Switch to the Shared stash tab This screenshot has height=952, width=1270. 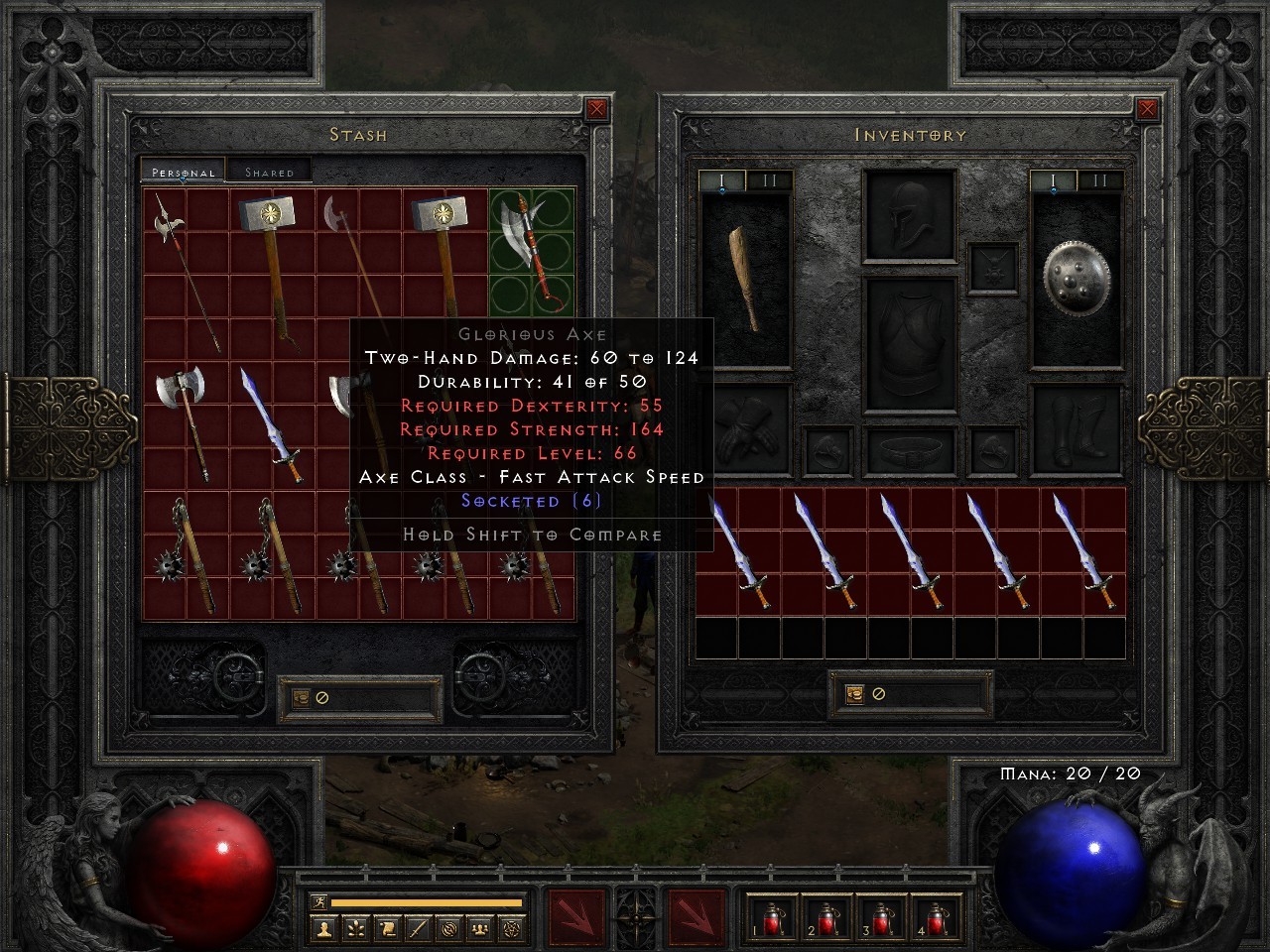click(x=268, y=172)
